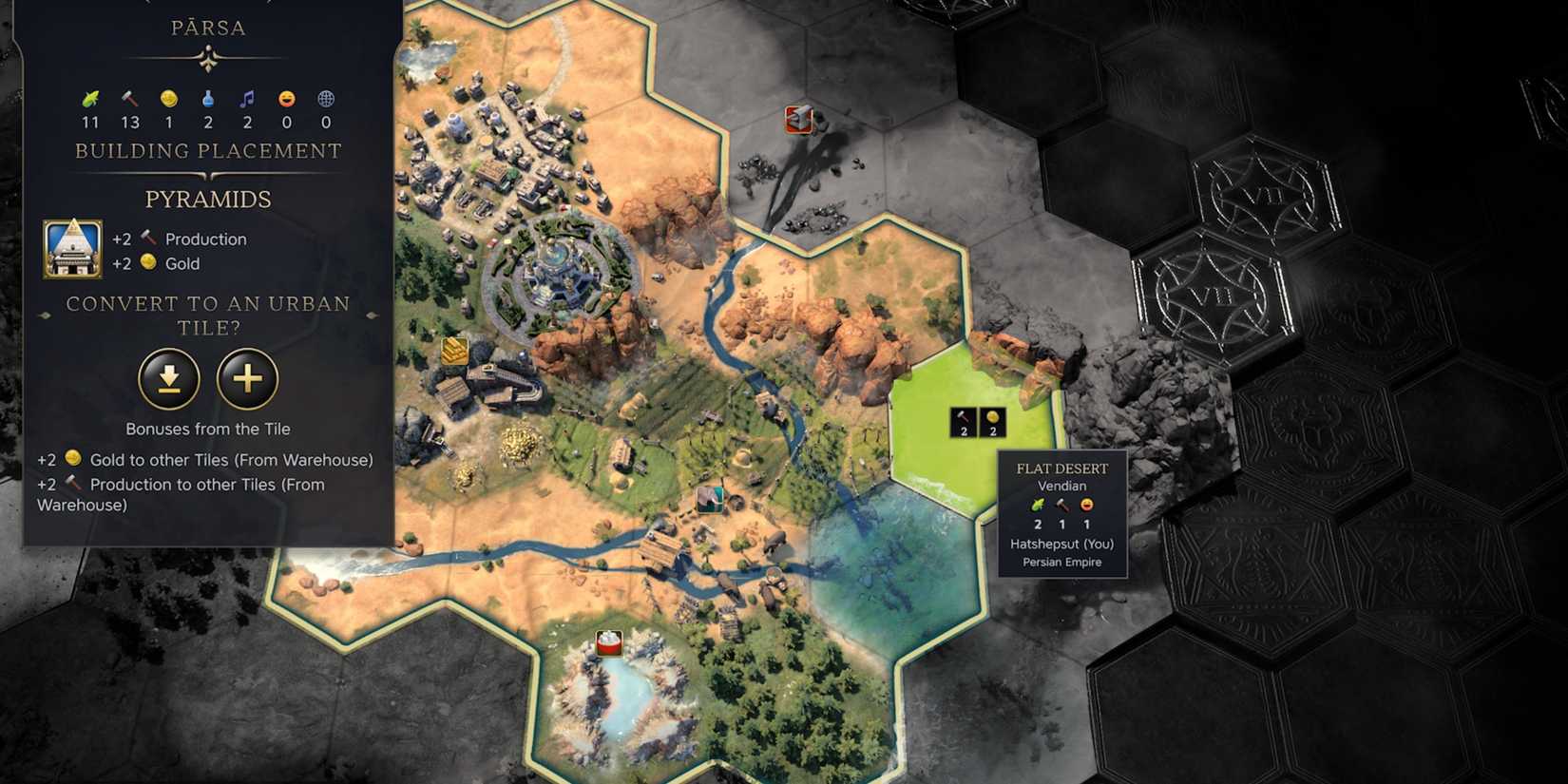Click the plus button to confirm building placement

(246, 379)
